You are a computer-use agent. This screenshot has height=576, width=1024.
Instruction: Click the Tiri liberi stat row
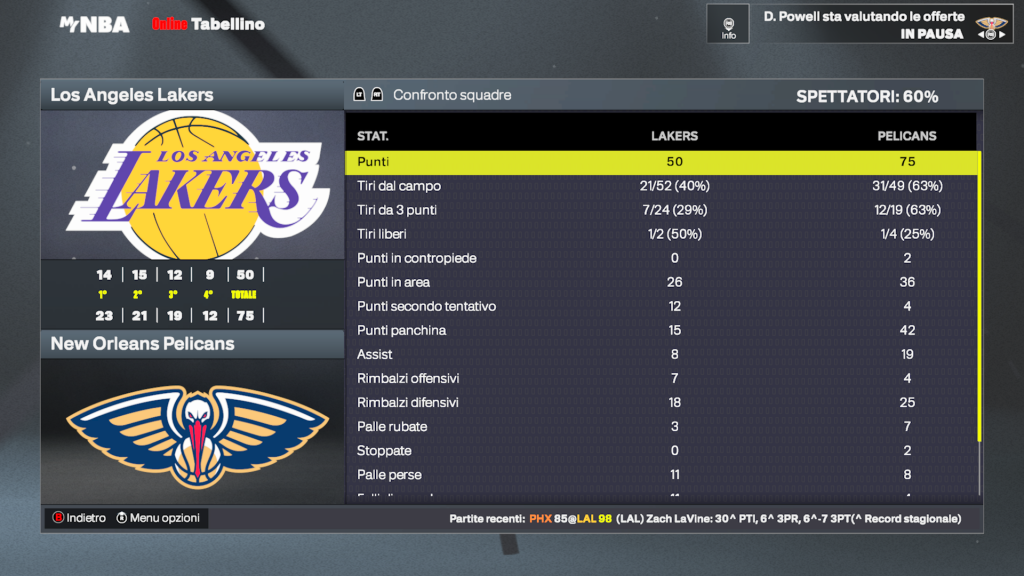click(661, 234)
